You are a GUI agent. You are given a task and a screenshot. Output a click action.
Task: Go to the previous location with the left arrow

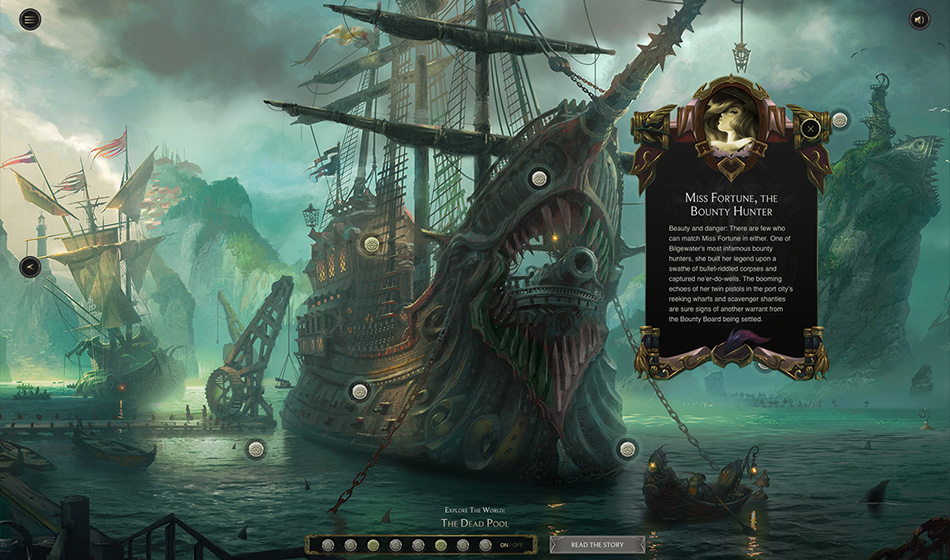point(31,267)
